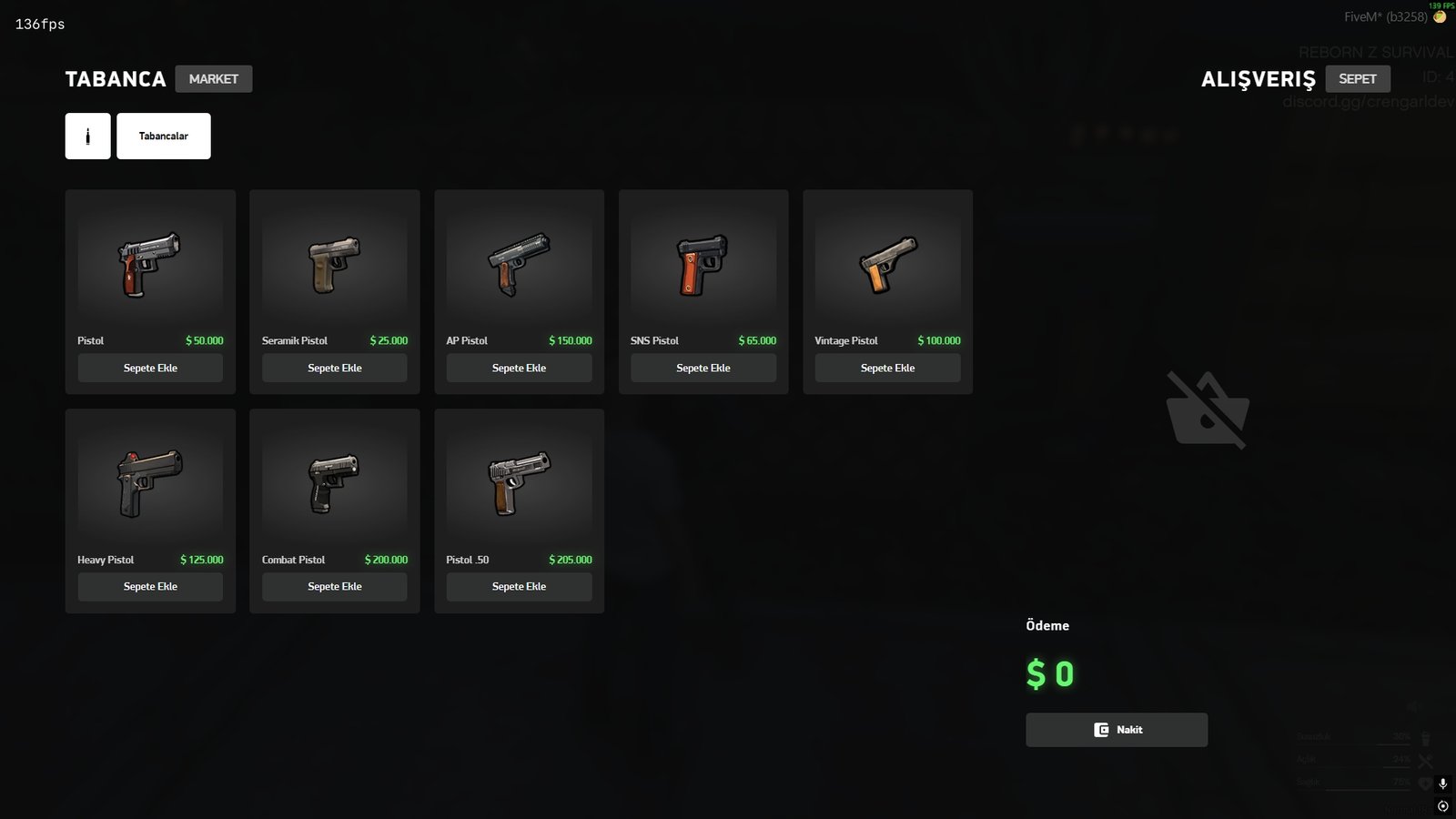The height and width of the screenshot is (819, 1456).
Task: Toggle the MARKET view
Action: [214, 78]
